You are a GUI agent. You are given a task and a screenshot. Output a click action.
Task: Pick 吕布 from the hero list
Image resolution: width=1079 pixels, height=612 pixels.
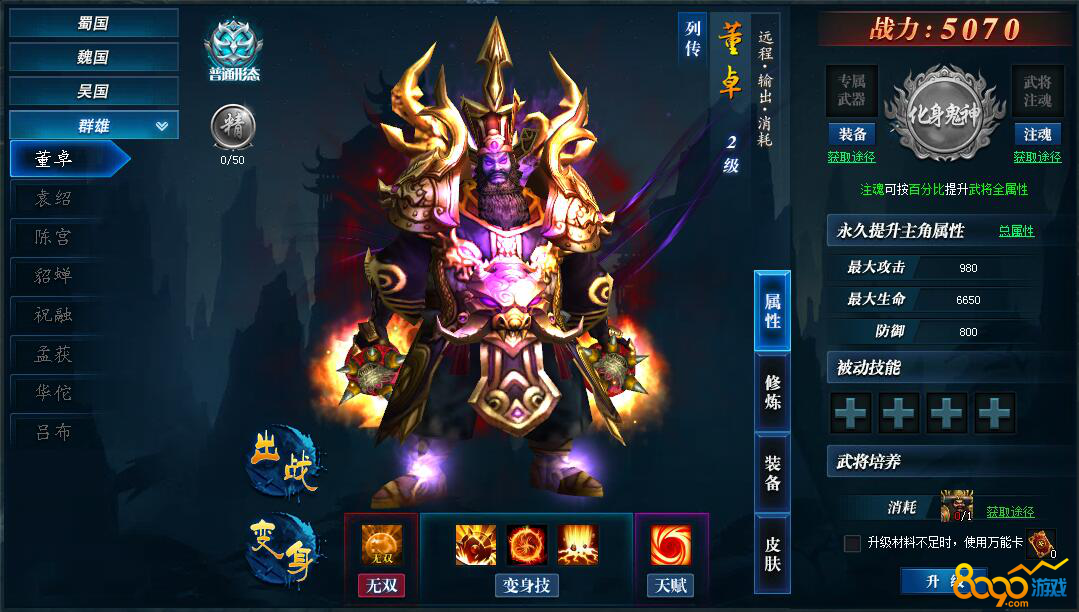(x=54, y=433)
